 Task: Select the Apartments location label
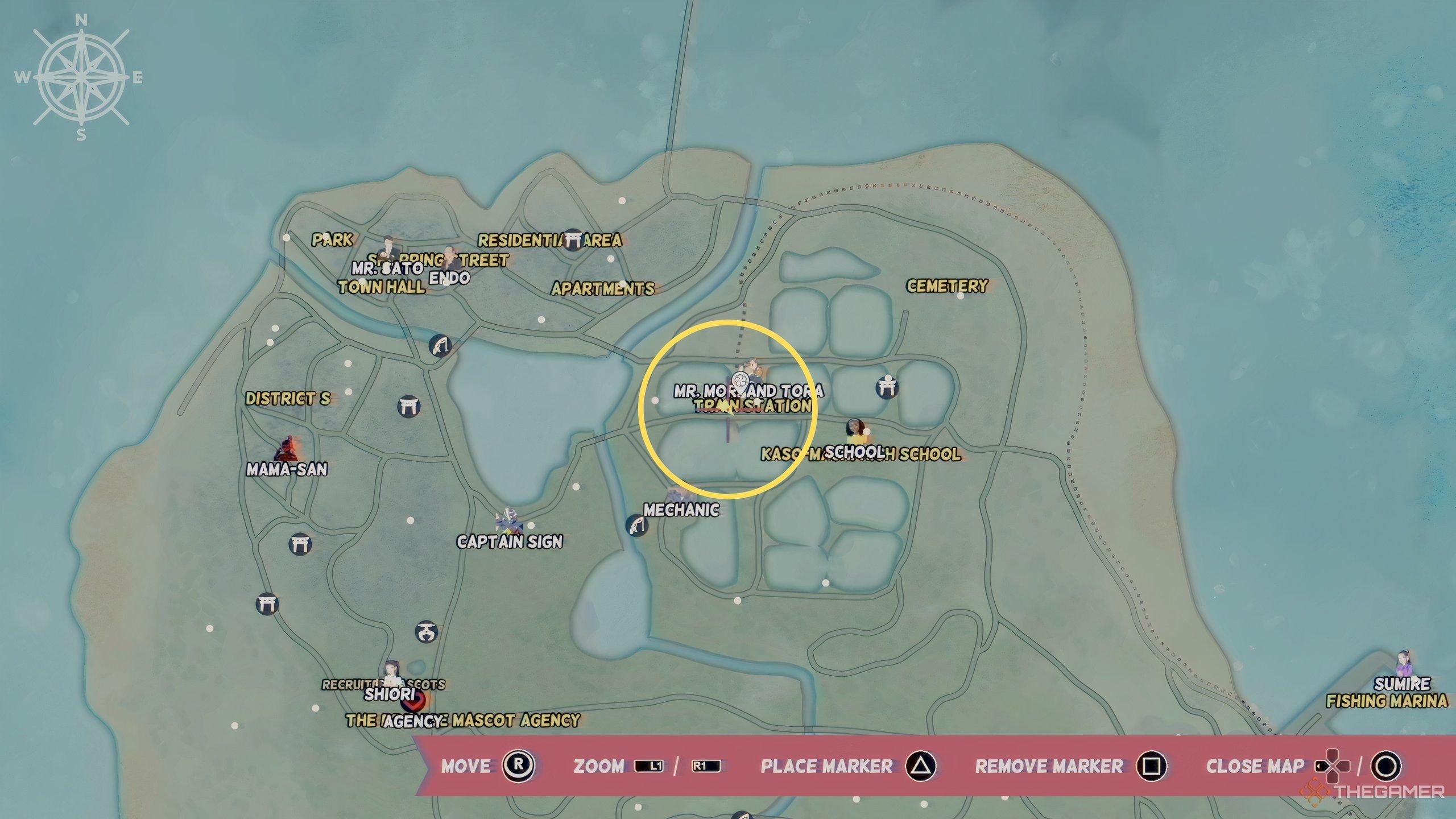tap(603, 289)
